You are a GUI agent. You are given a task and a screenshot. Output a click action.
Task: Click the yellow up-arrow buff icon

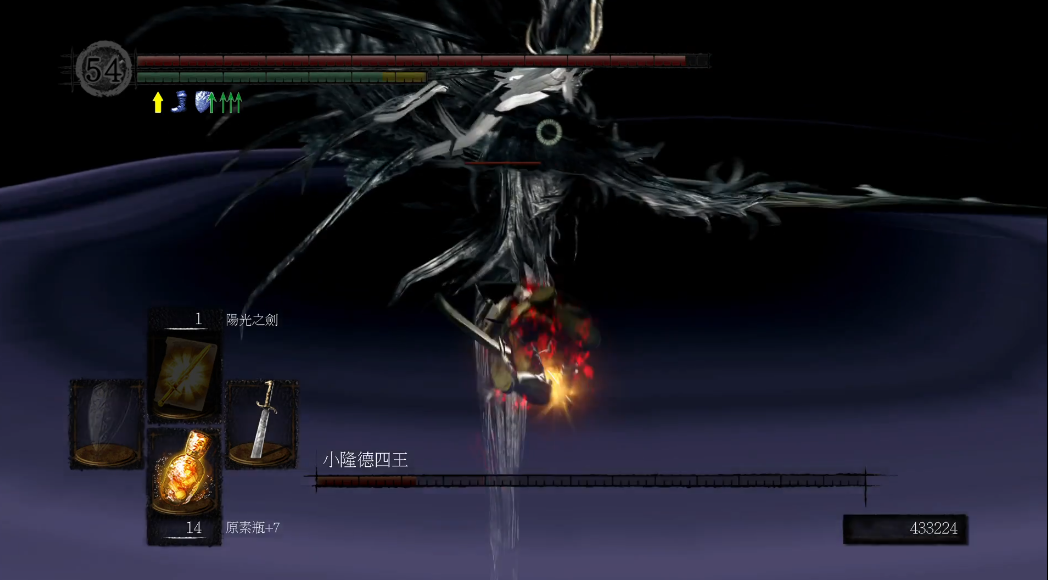[157, 102]
